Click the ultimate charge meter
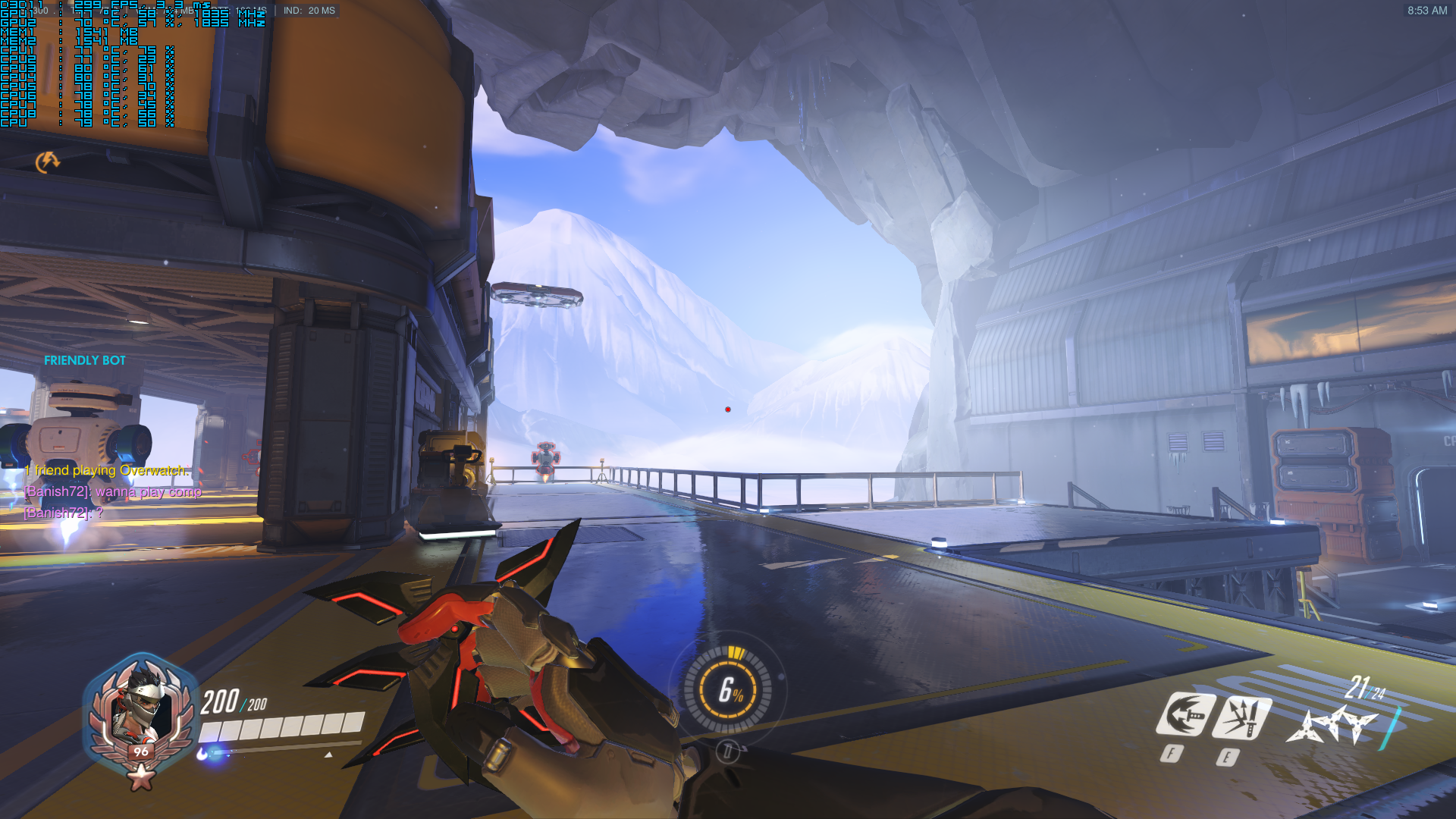 click(x=728, y=690)
